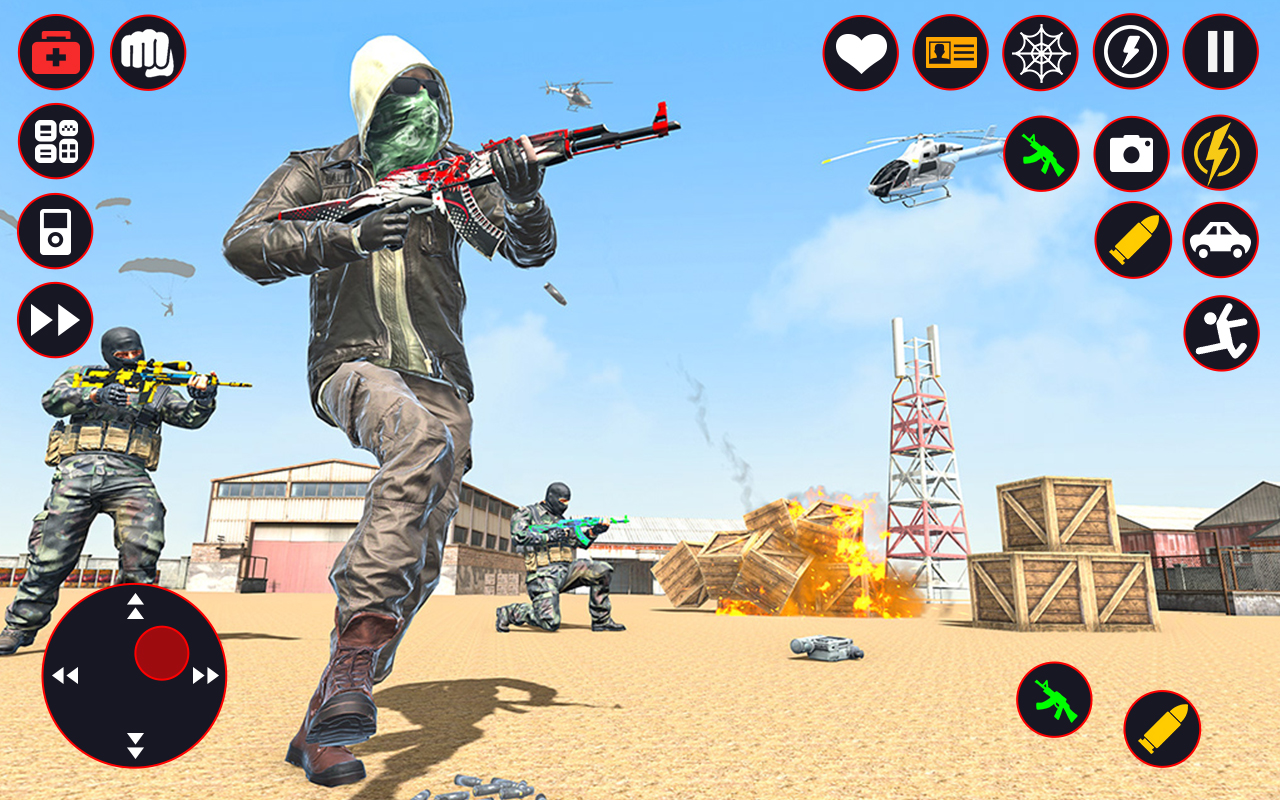
Task: Select the spider web ability icon
Action: tap(1040, 53)
